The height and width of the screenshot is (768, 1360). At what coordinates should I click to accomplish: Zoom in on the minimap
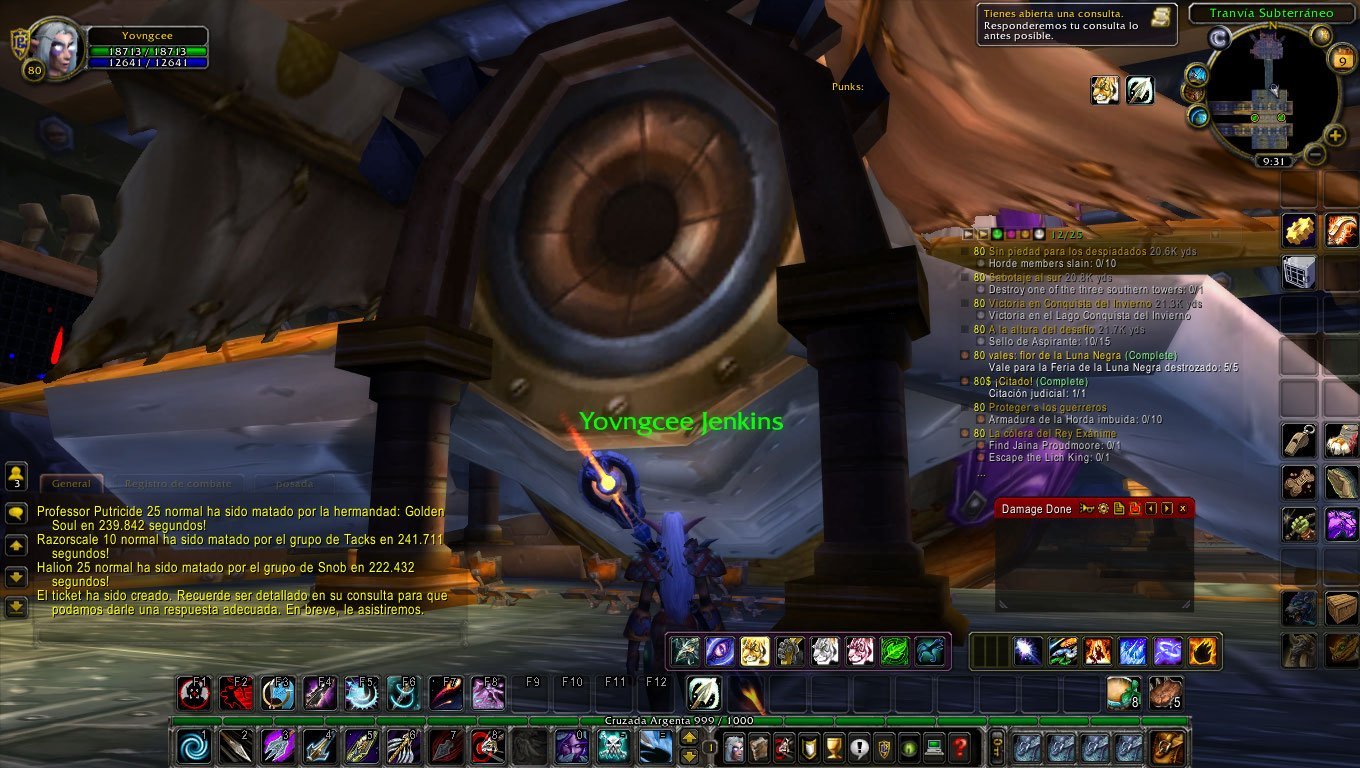click(x=1335, y=135)
